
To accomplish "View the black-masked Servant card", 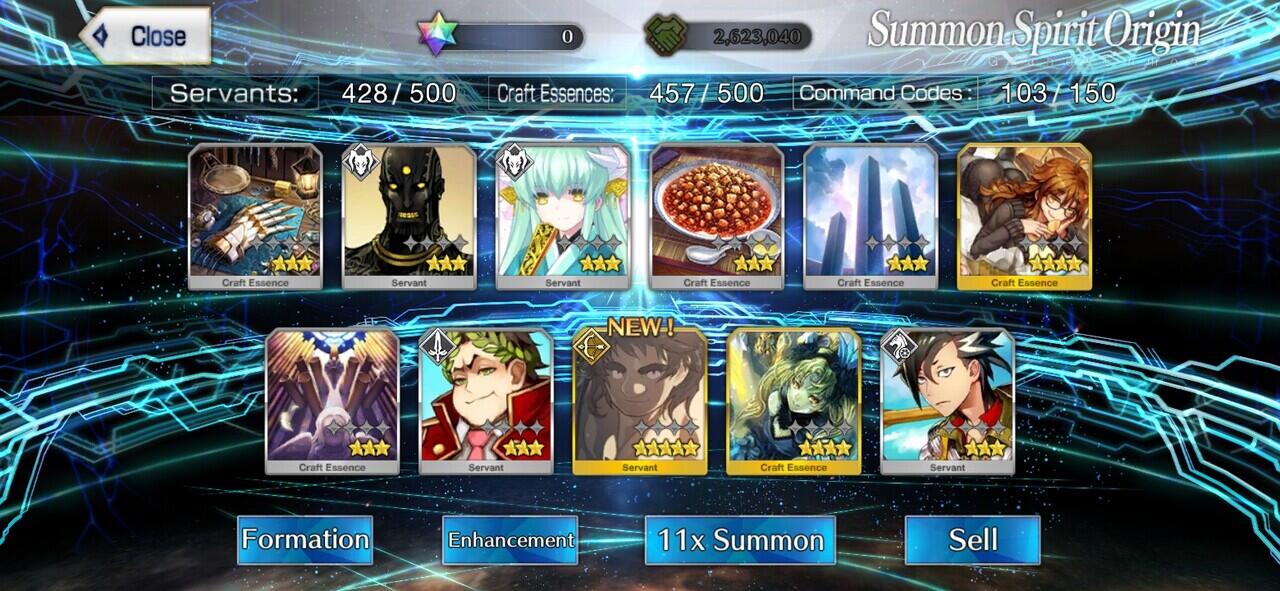I will point(409,215).
